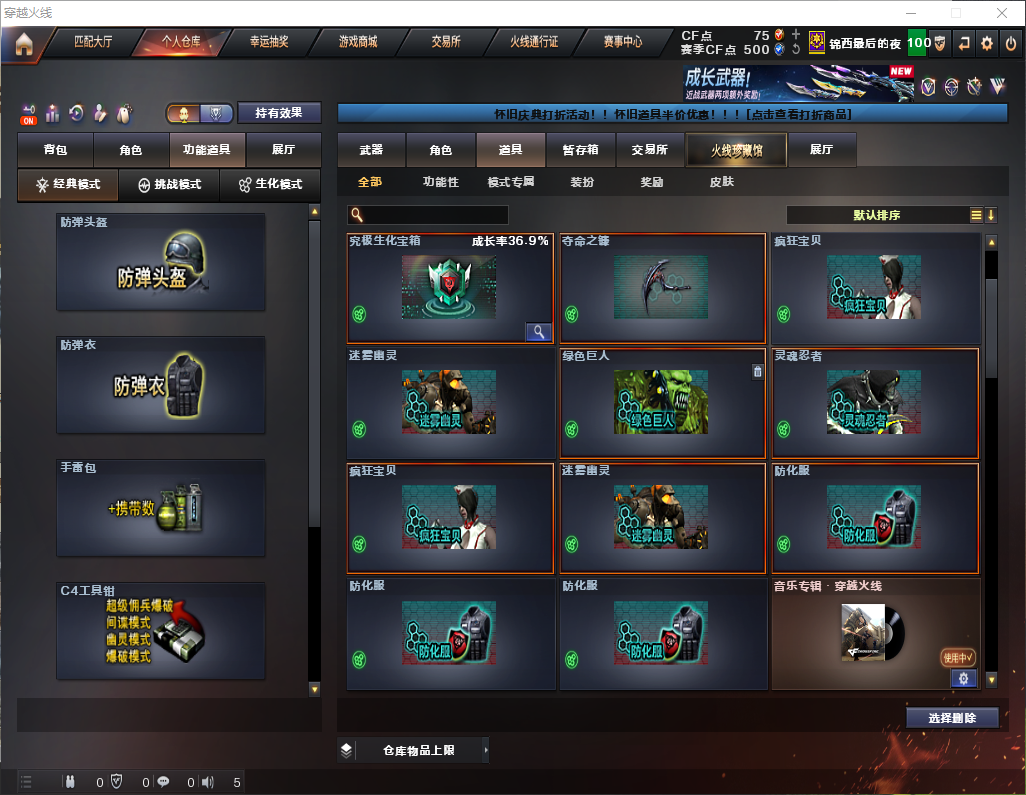Switch to the 交易所 top menu tab
This screenshot has height=795, width=1026.
click(x=446, y=42)
